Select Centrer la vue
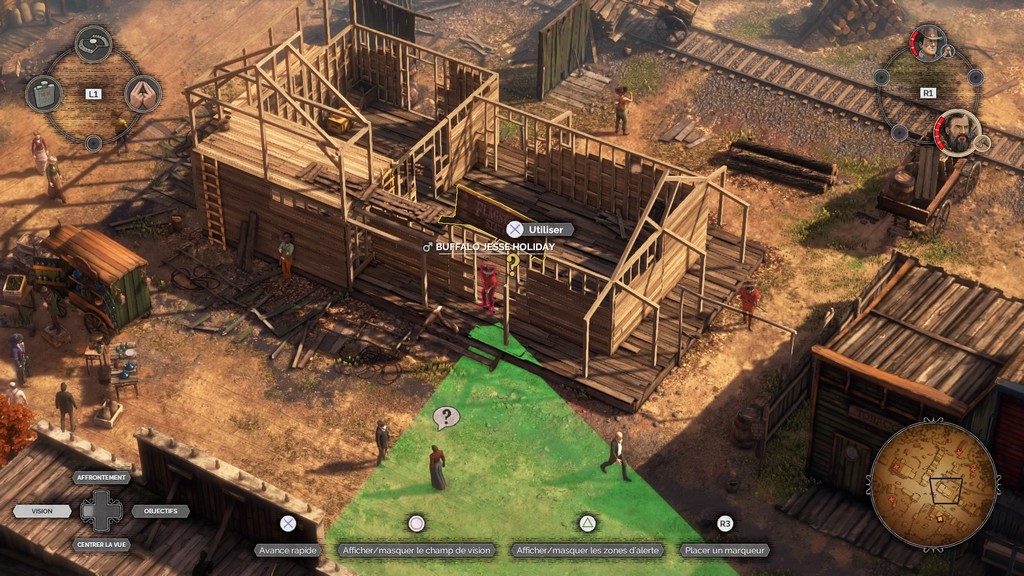Screen dimensions: 1024x576 (x=101, y=545)
